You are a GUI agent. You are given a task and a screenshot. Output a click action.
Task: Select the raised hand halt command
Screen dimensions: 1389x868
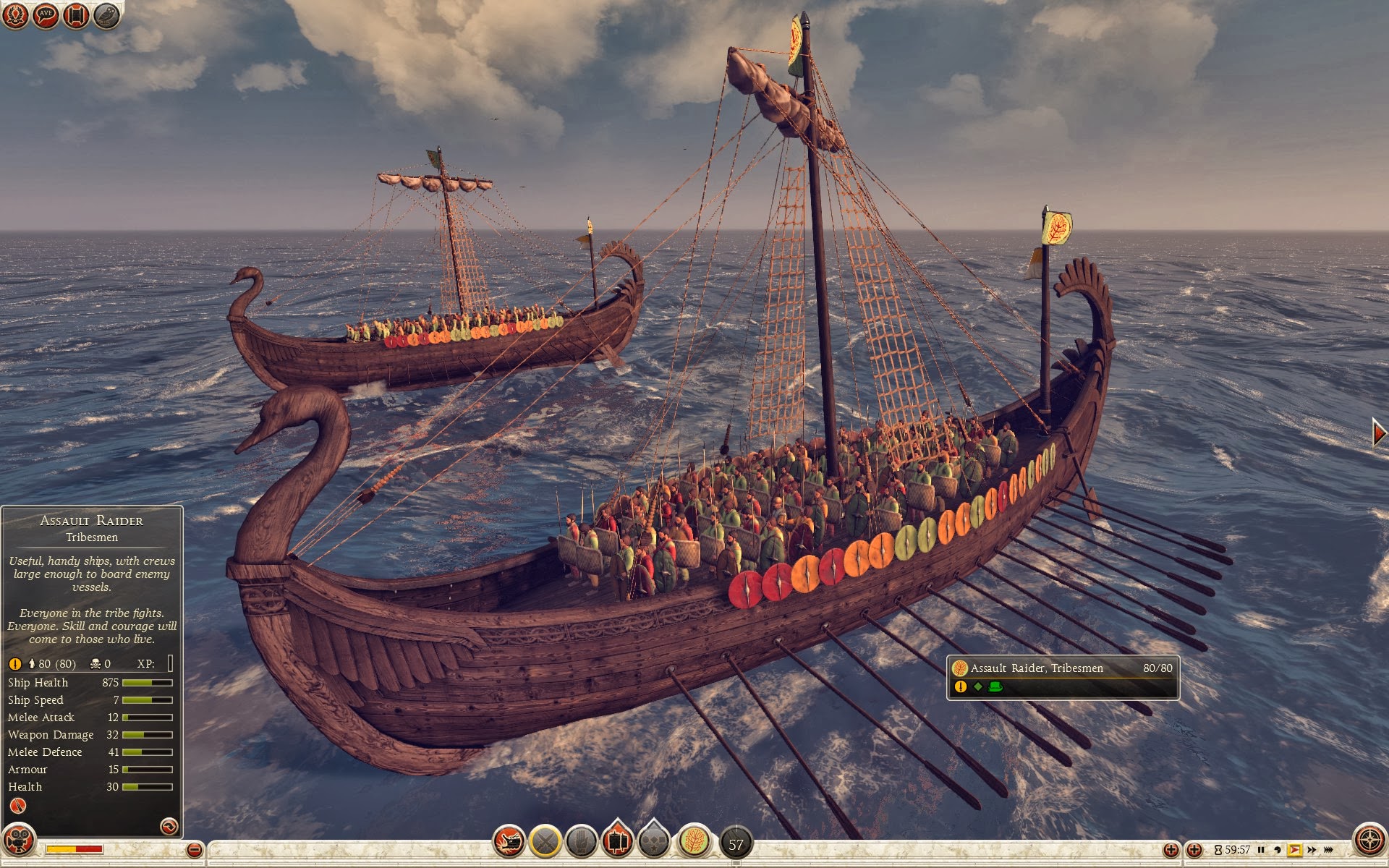point(581,841)
